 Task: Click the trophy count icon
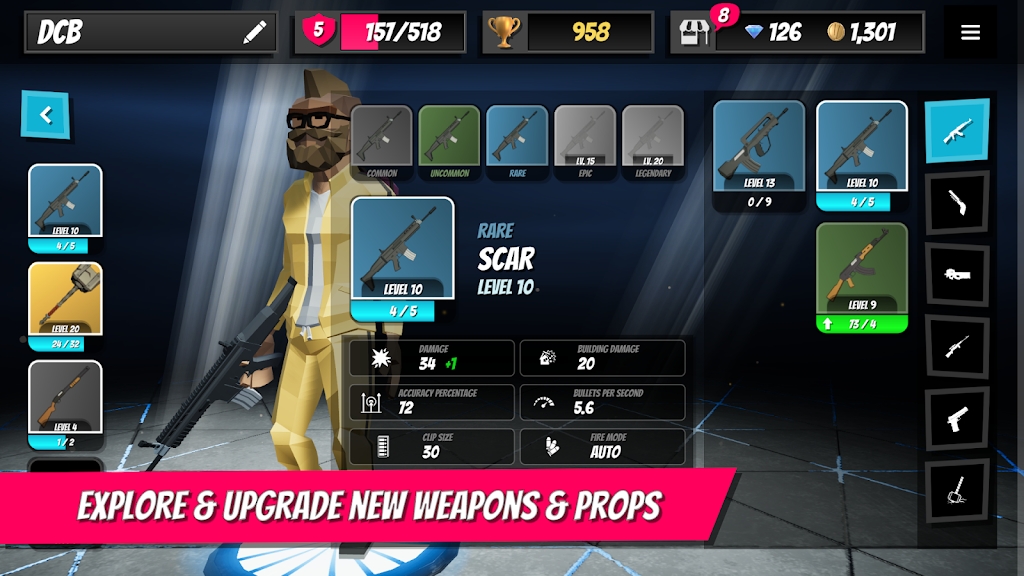pyautogui.click(x=503, y=32)
